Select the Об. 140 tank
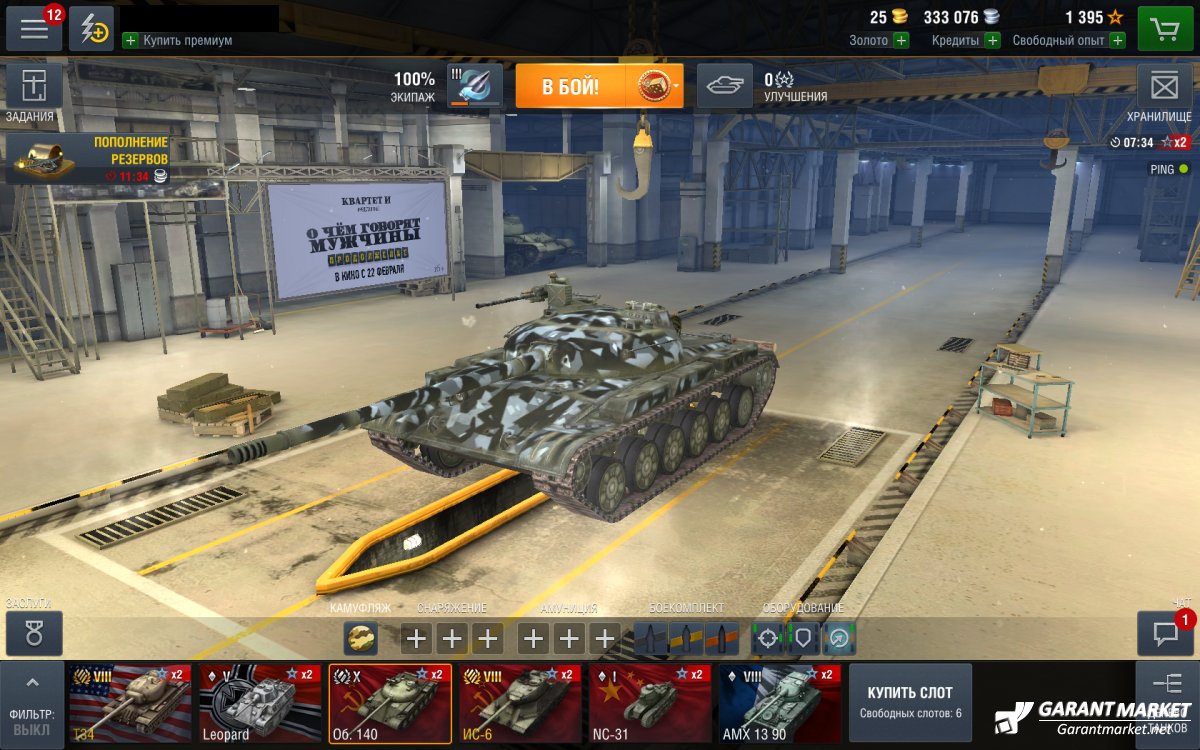This screenshot has height=750, width=1200. 390,703
